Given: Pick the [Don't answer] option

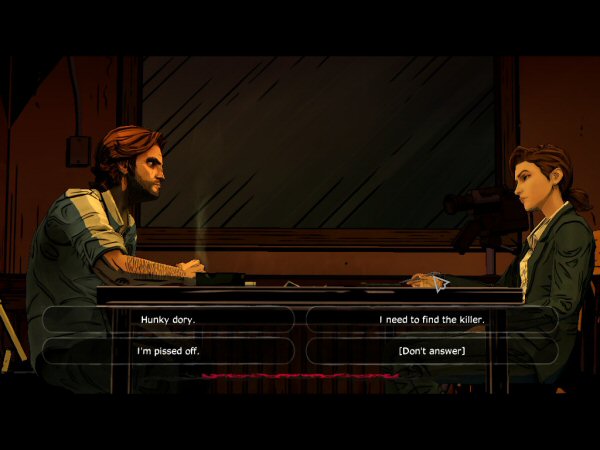Looking at the screenshot, I should tap(431, 351).
